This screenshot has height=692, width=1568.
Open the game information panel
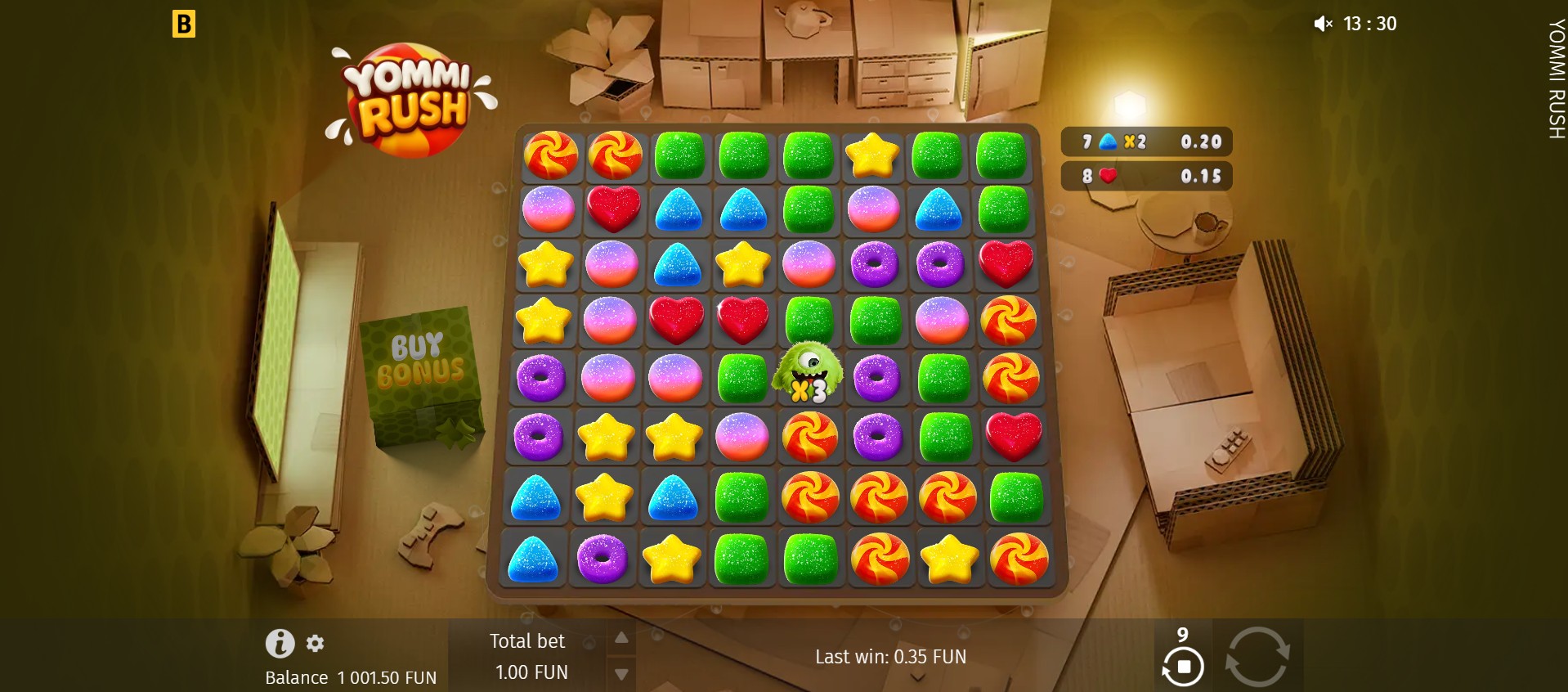[x=281, y=644]
